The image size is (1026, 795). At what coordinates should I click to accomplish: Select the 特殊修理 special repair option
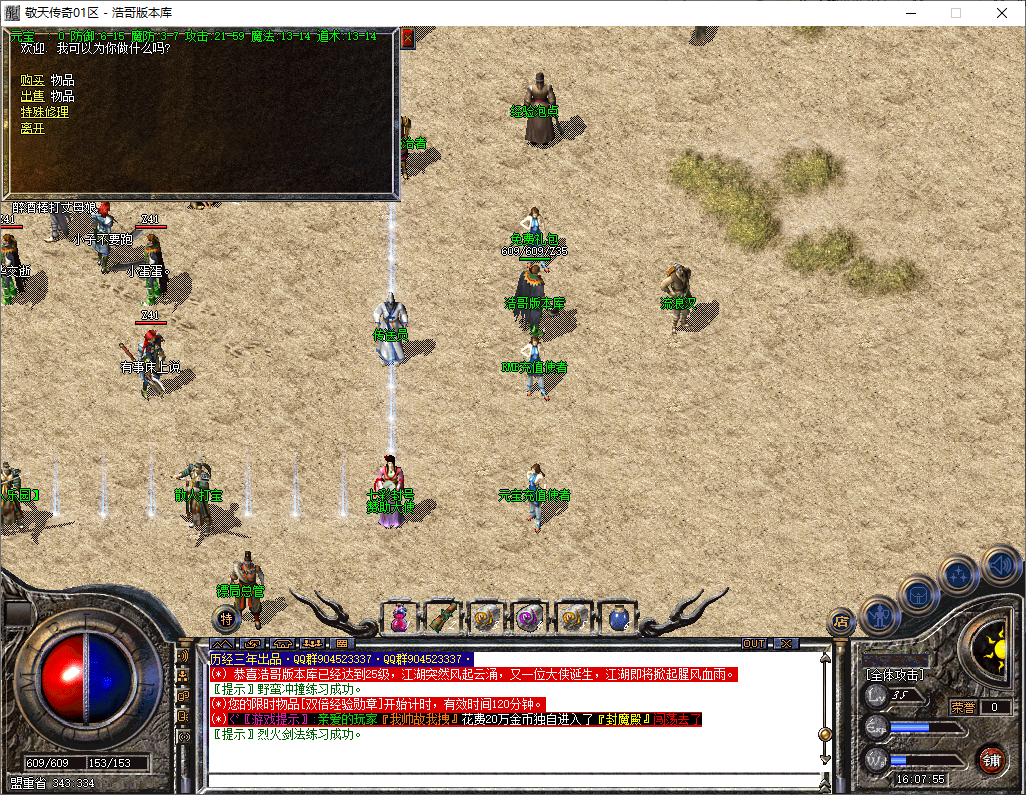pyautogui.click(x=45, y=112)
